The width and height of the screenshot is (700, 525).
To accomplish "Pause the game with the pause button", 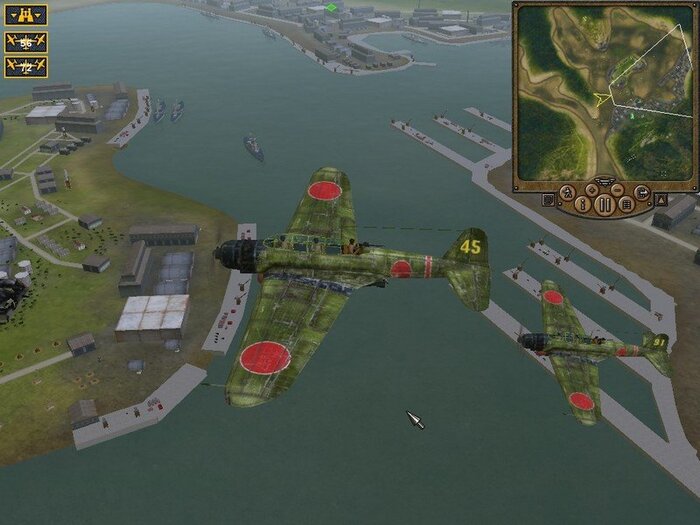I will tap(605, 206).
